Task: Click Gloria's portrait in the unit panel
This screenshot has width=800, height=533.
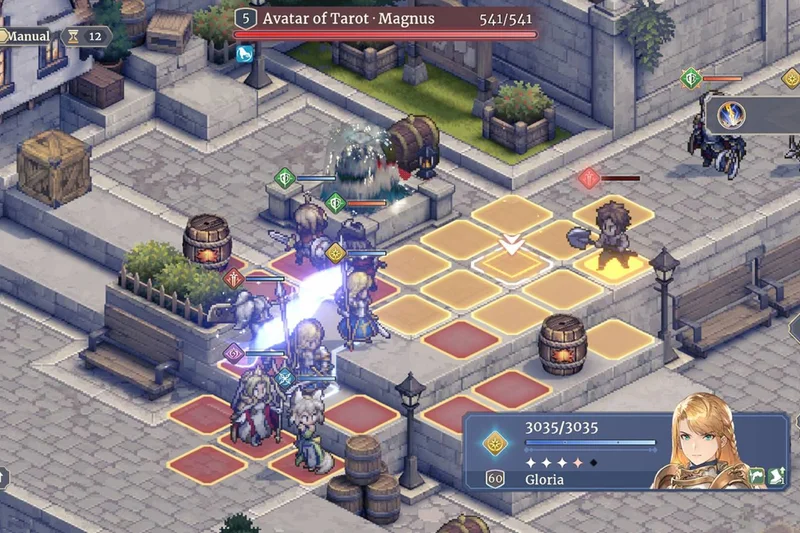Action: coord(699,442)
